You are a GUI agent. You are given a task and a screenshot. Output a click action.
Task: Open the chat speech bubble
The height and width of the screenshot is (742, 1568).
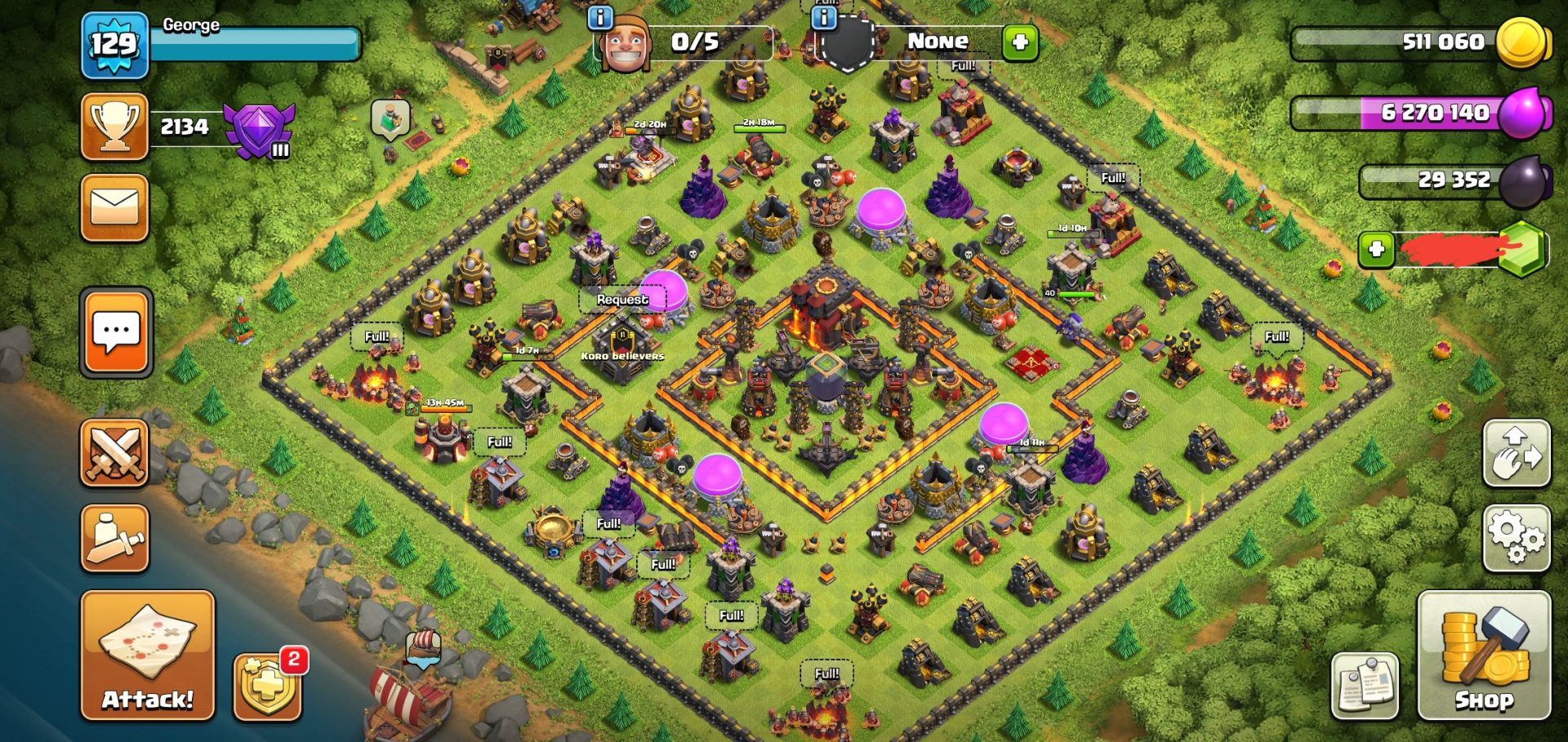pyautogui.click(x=116, y=332)
